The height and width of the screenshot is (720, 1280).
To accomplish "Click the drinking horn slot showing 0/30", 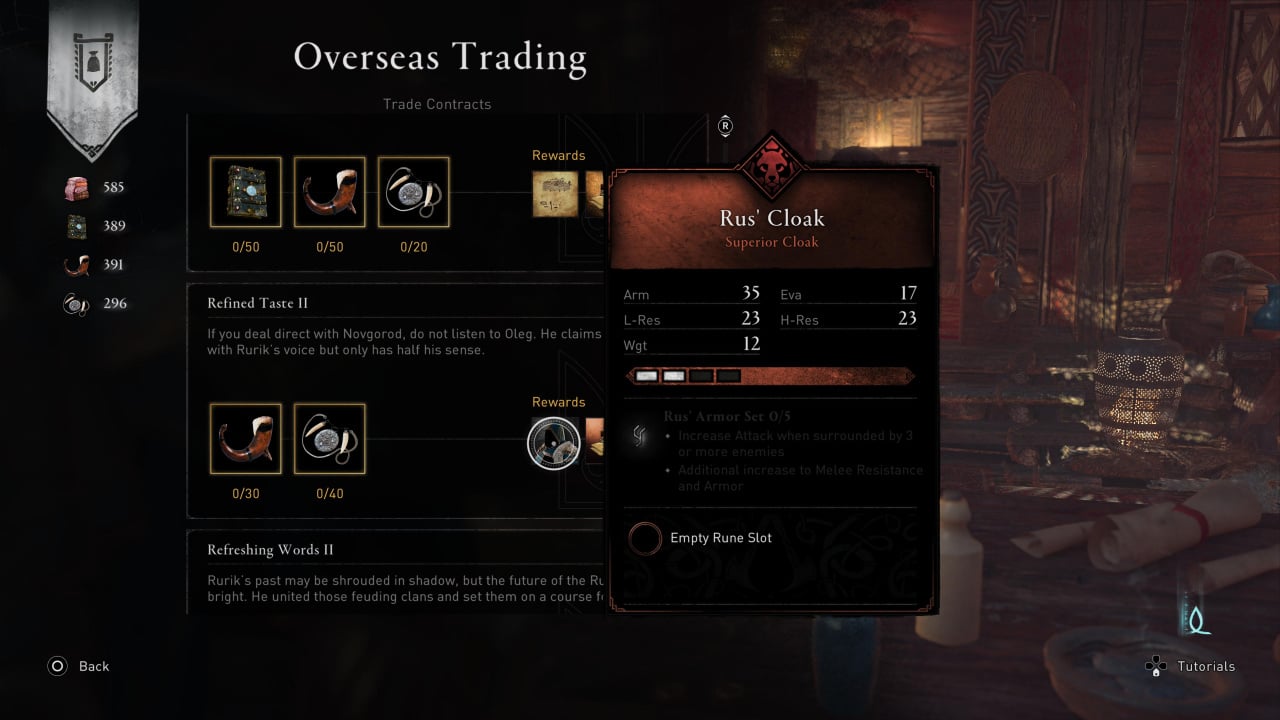I will coord(246,439).
